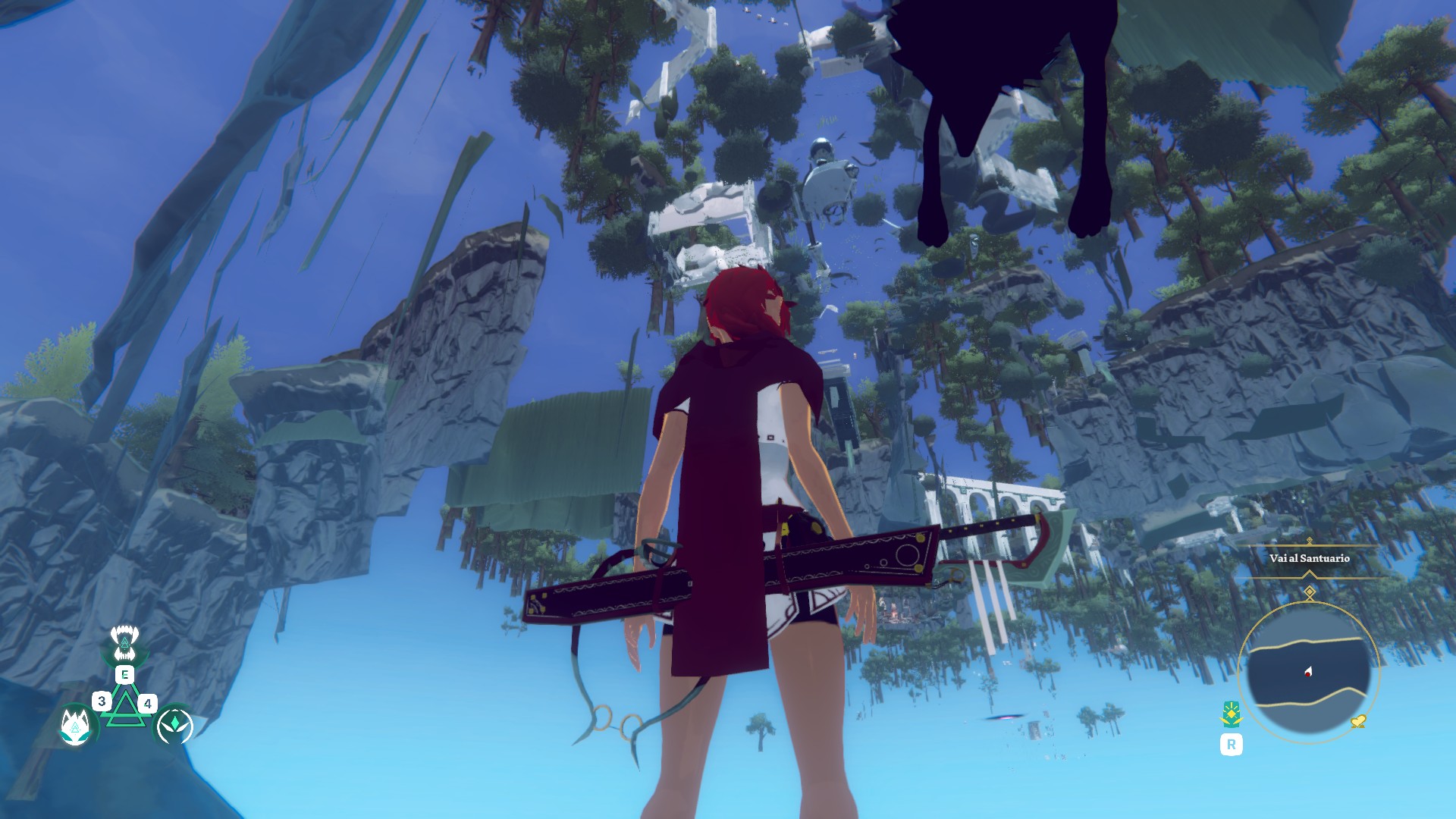Trigger the diamond crest ability icon
The height and width of the screenshot is (819, 1456).
tap(174, 726)
